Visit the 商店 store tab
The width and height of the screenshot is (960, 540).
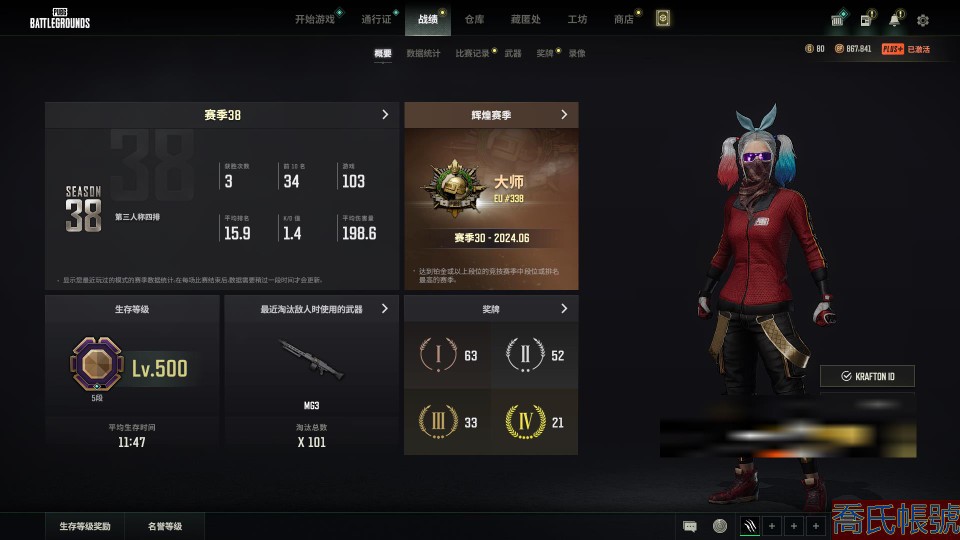tap(624, 19)
